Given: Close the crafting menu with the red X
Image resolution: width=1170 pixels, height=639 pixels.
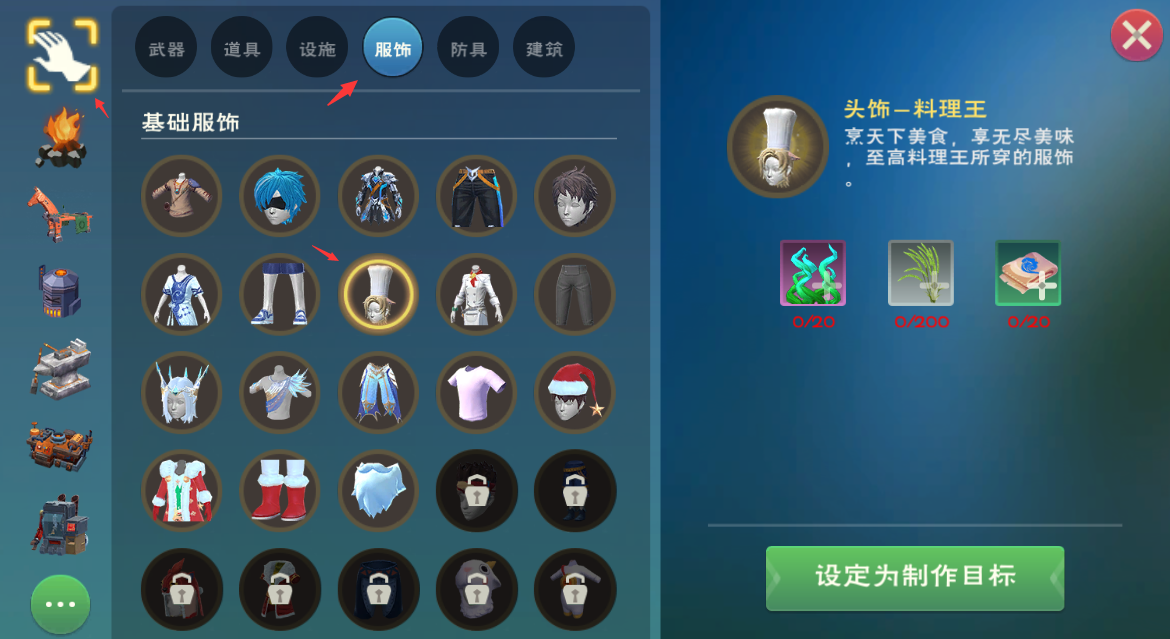Looking at the screenshot, I should pyautogui.click(x=1137, y=36).
